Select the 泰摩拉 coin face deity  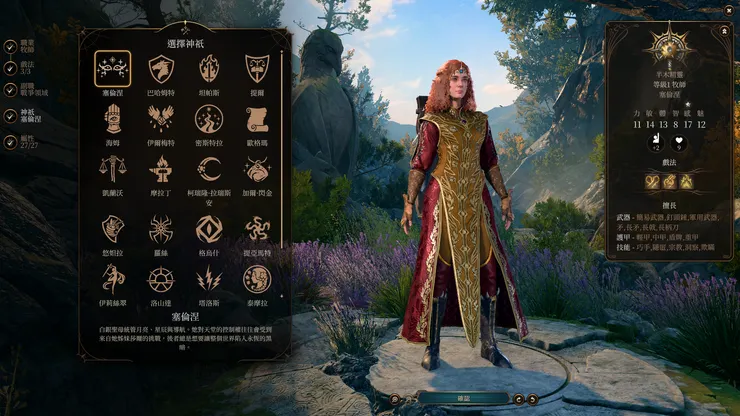(x=257, y=279)
